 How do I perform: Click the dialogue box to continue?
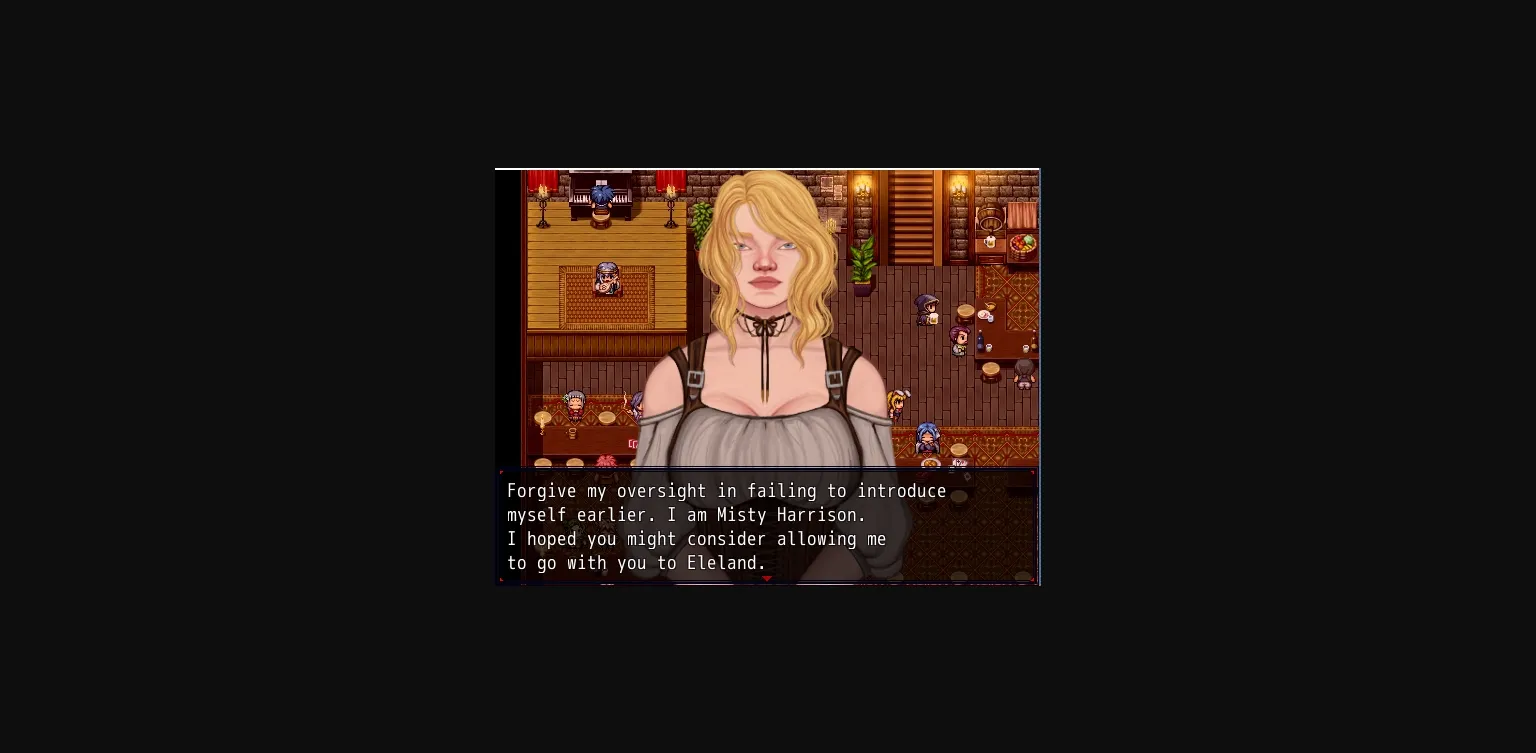(767, 527)
